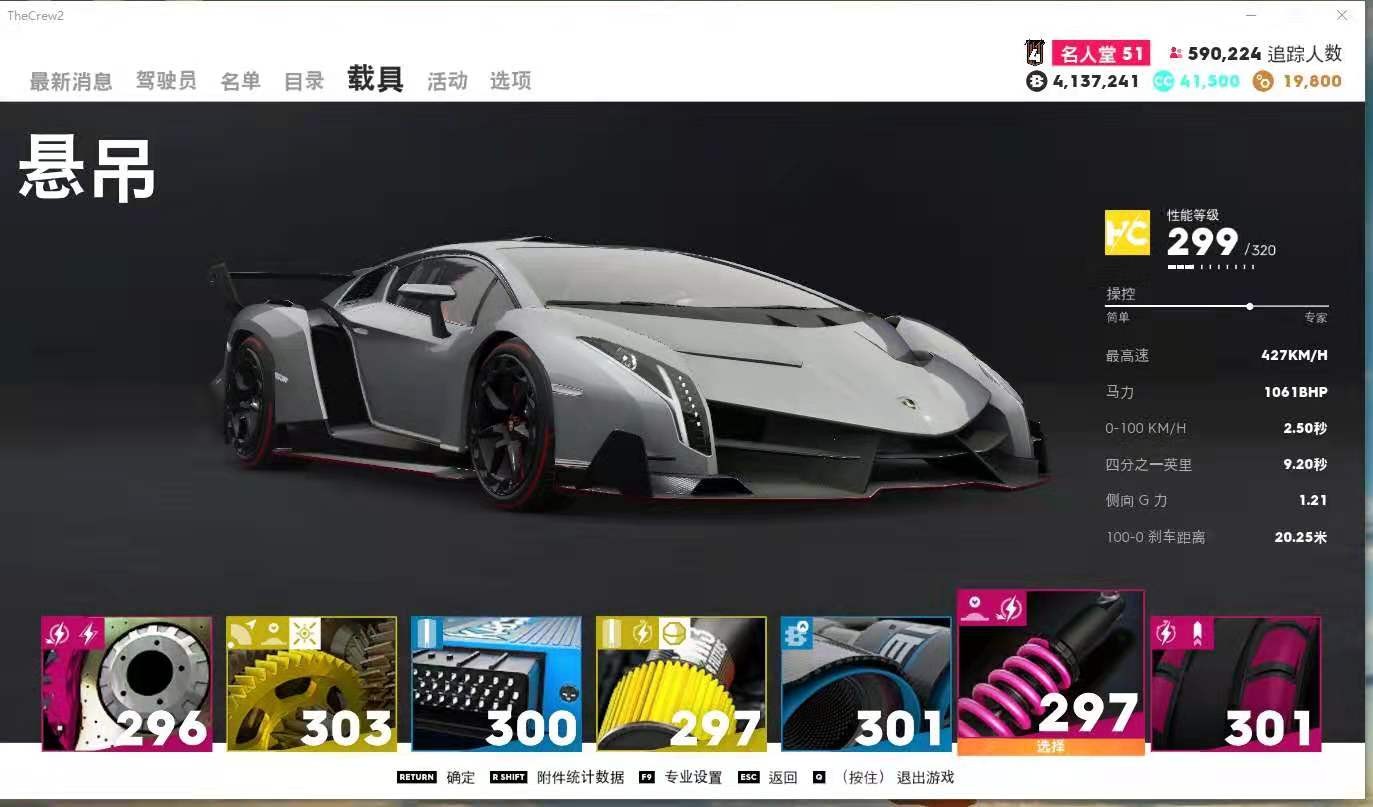Screen dimensions: 1373x807
Task: Click the Bucks currency icon
Action: tap(1034, 80)
